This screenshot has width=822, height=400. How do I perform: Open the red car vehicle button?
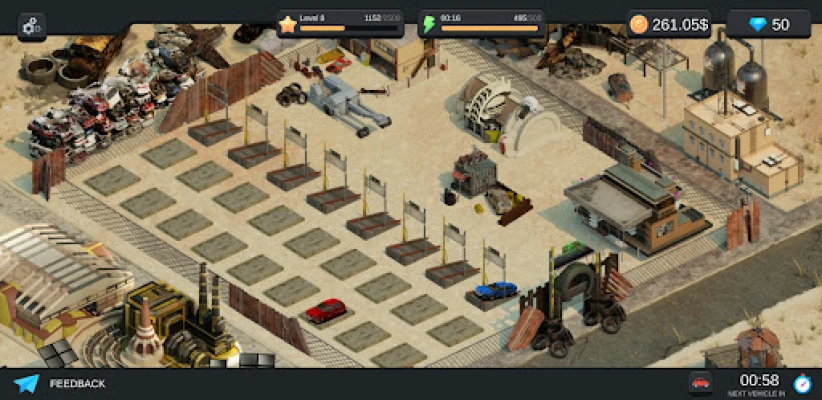(x=701, y=383)
